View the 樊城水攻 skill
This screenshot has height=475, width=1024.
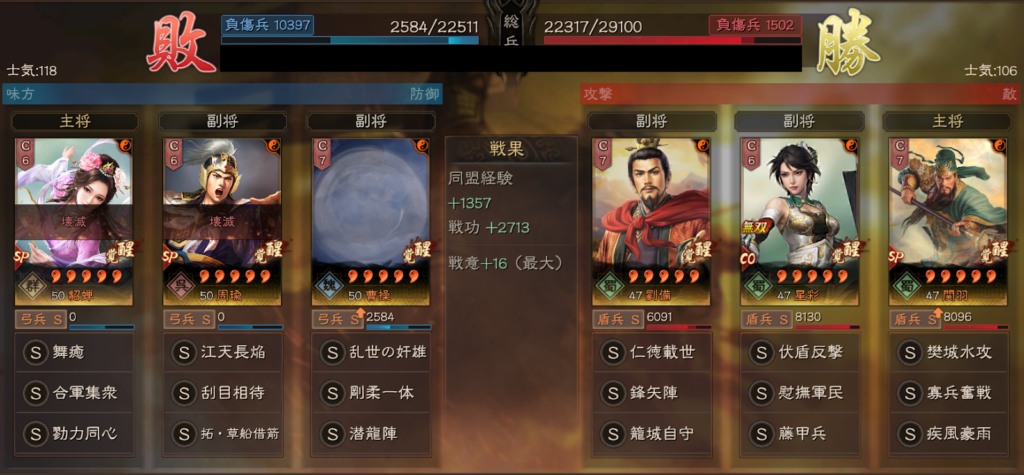click(x=947, y=352)
